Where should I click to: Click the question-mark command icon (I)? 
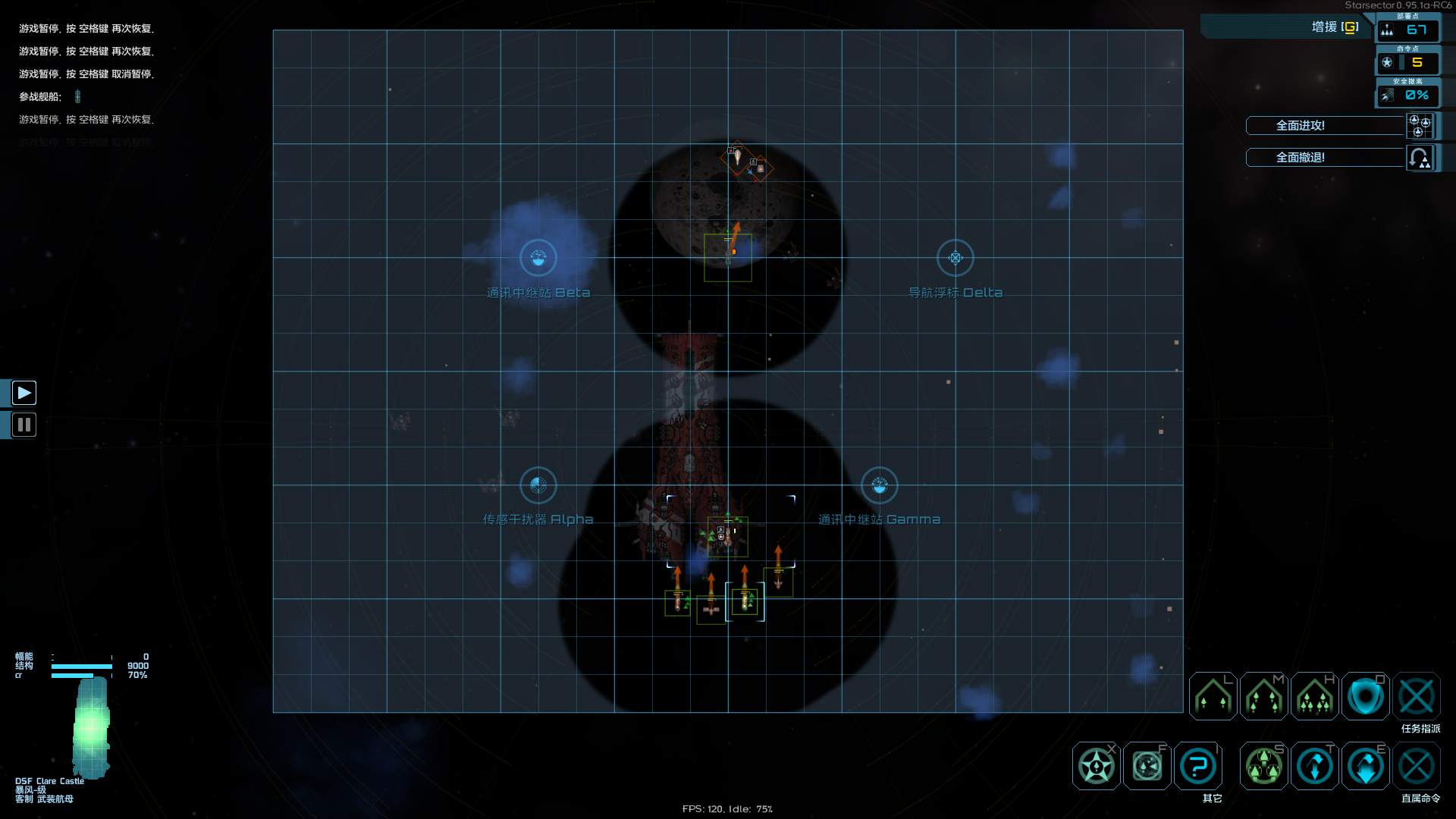click(x=1197, y=766)
